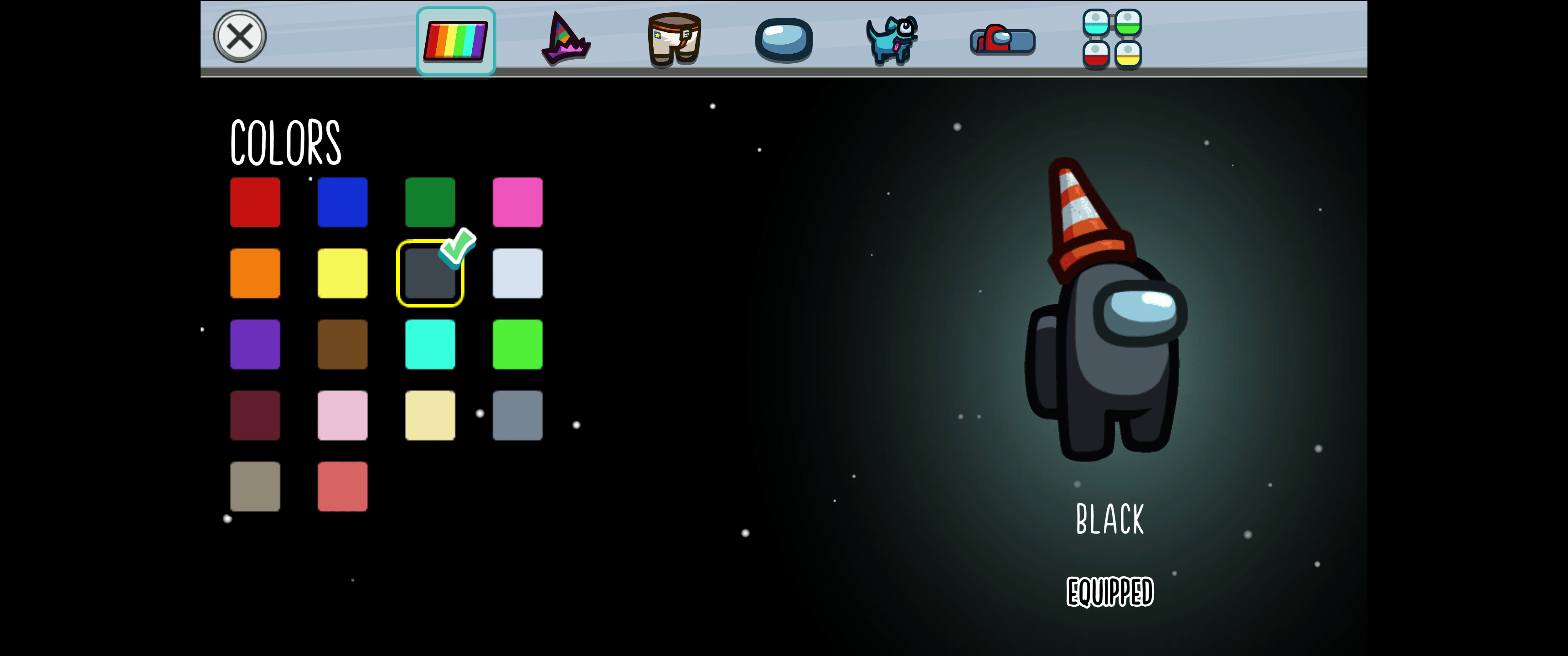Select the green color
The height and width of the screenshot is (656, 1568).
coord(430,202)
